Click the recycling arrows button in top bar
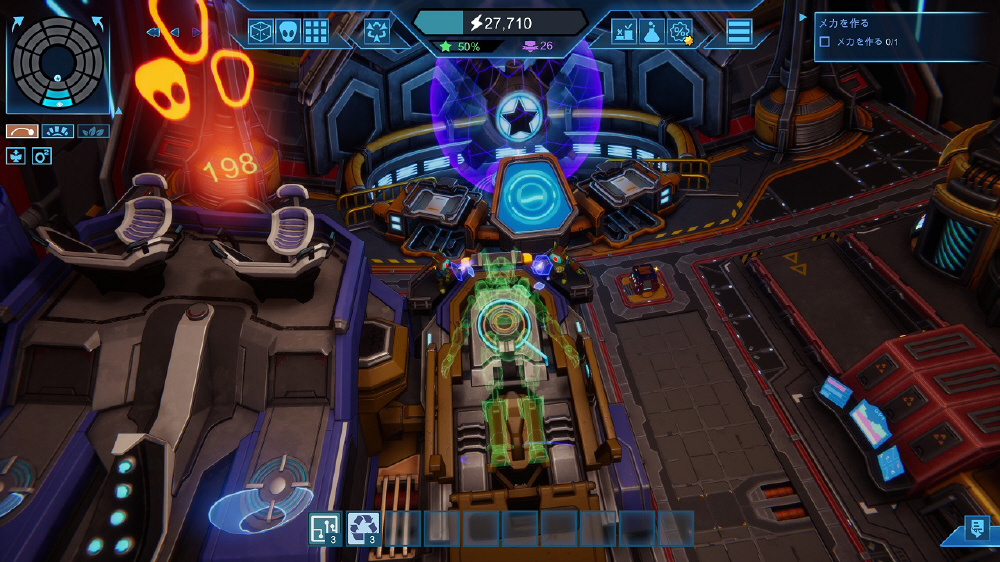This screenshot has width=1000, height=562. pos(377,31)
